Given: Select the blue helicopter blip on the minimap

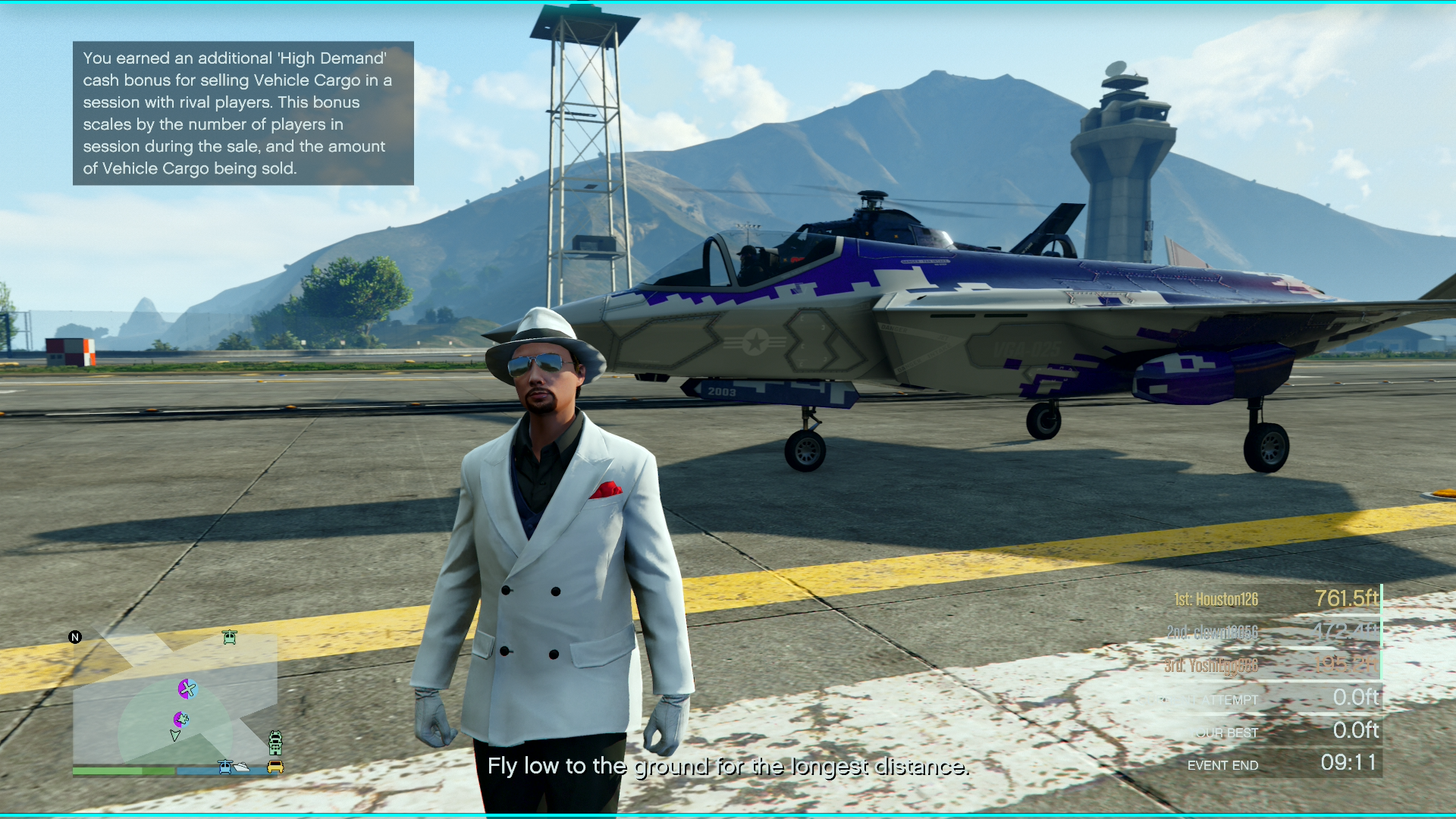Looking at the screenshot, I should (x=225, y=767).
